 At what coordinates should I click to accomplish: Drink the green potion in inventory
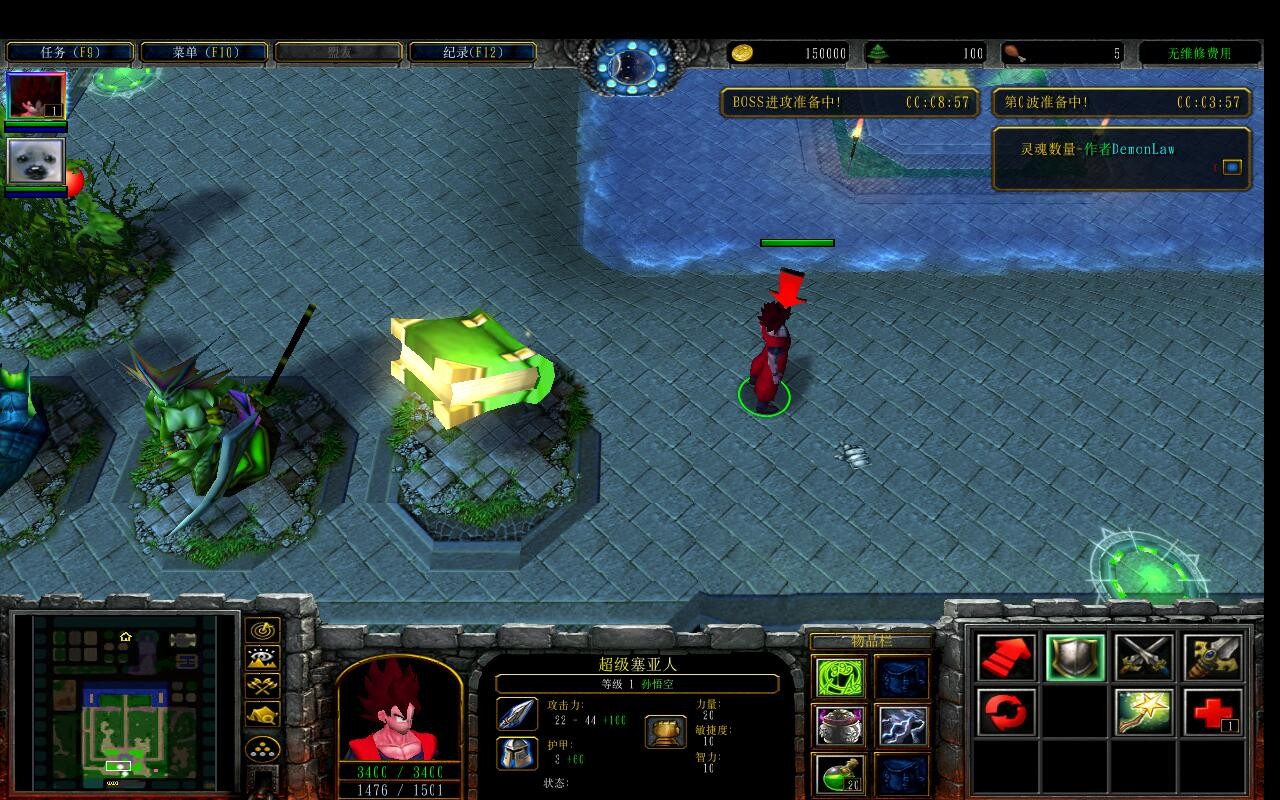tap(839, 774)
